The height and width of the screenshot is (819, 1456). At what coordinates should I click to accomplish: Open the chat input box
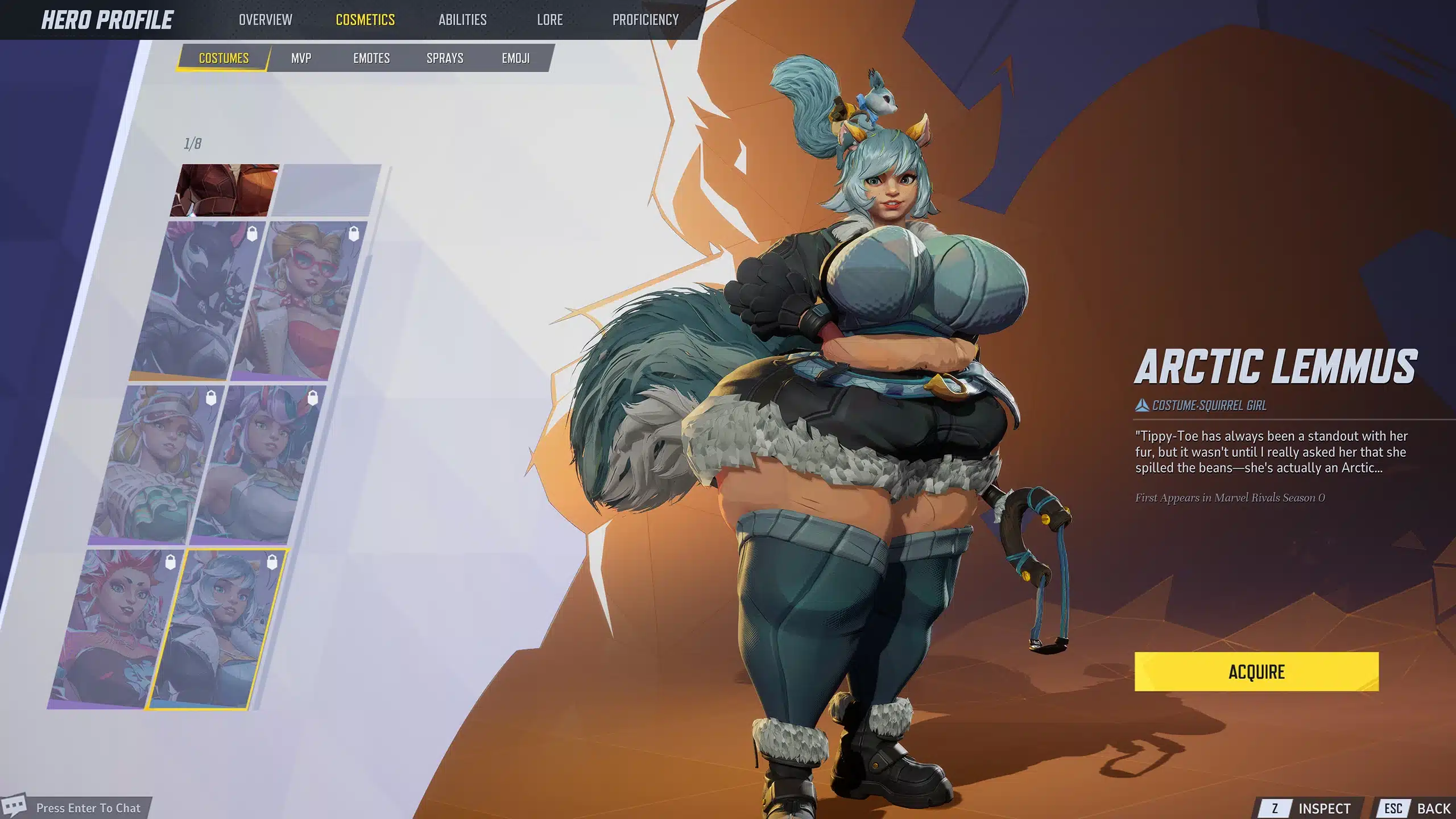pos(88,808)
